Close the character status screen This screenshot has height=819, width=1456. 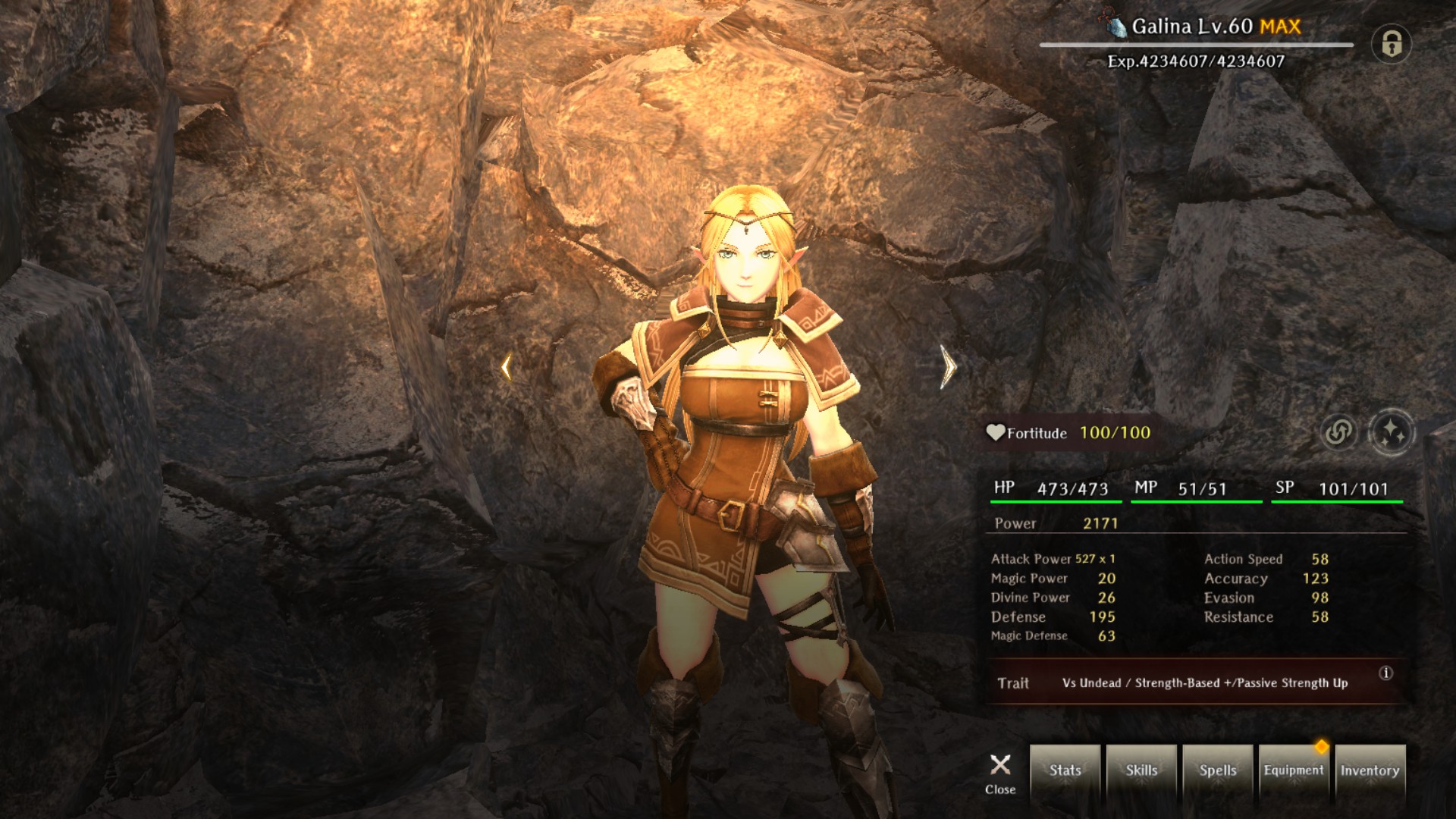(x=1000, y=773)
